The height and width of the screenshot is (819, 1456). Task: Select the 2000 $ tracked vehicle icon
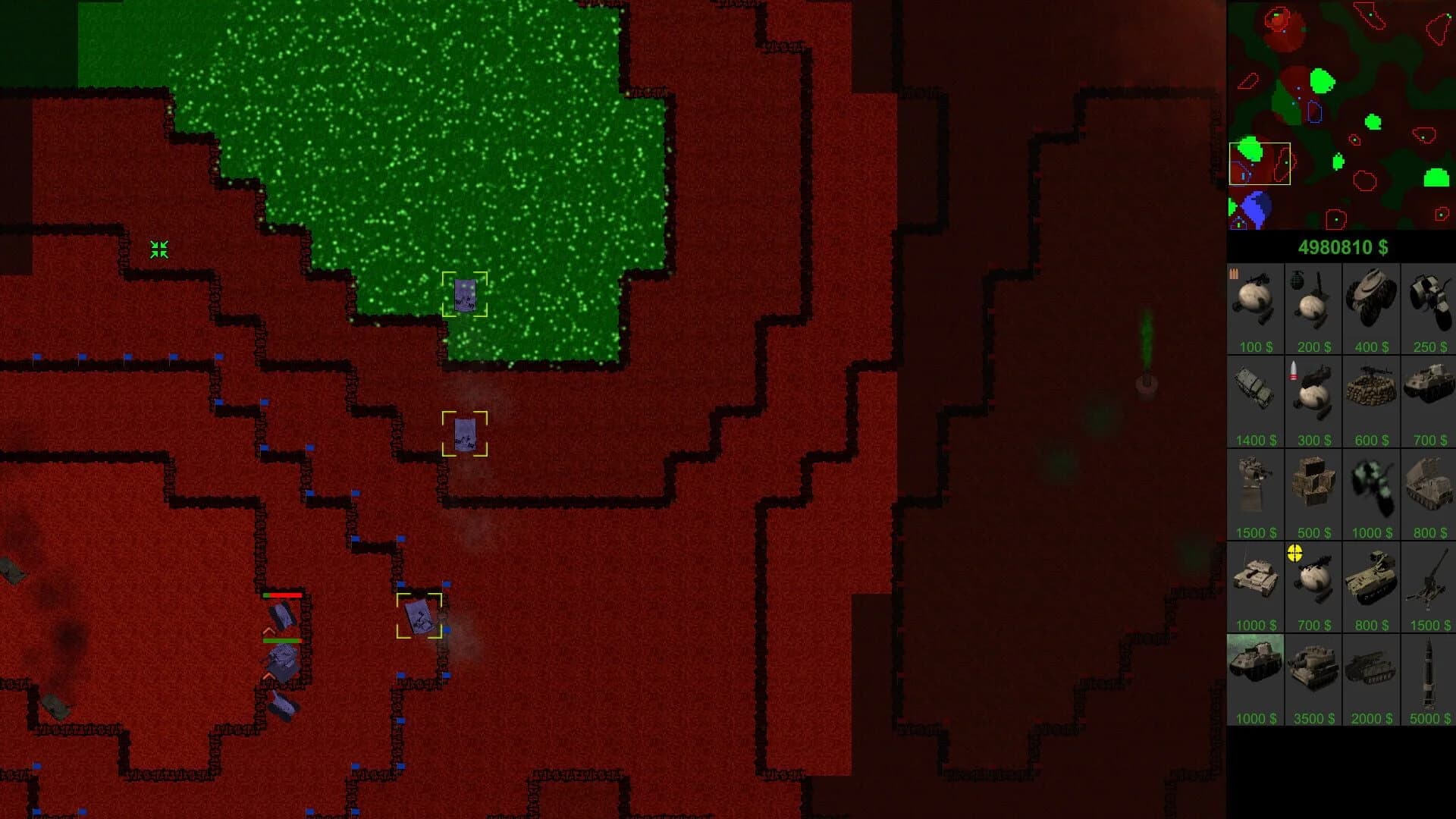[x=1371, y=677]
